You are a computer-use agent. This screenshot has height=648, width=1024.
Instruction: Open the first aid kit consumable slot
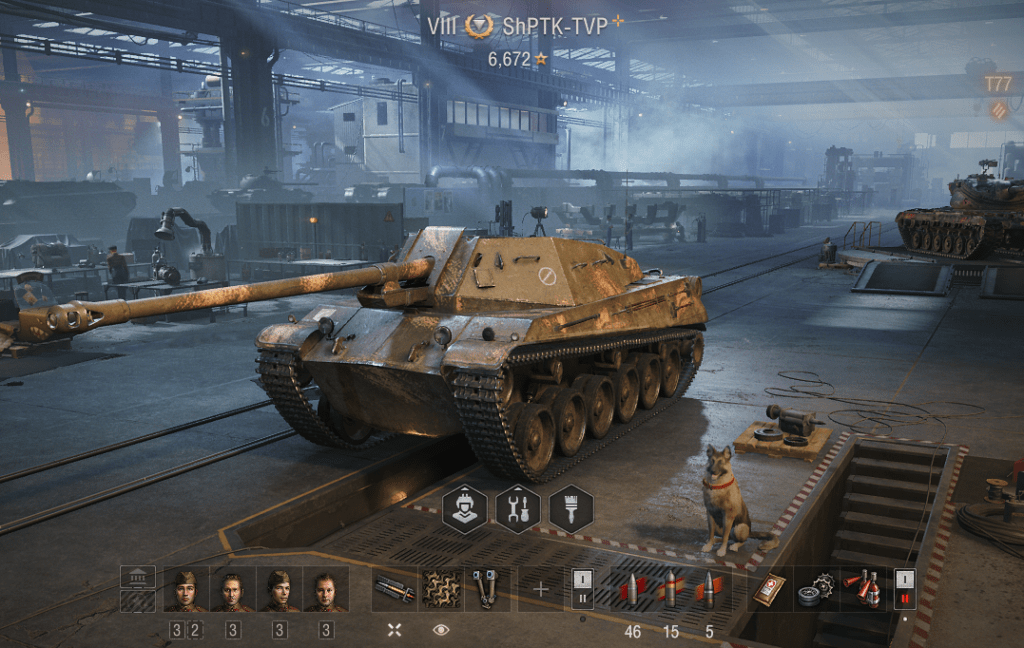tap(768, 590)
